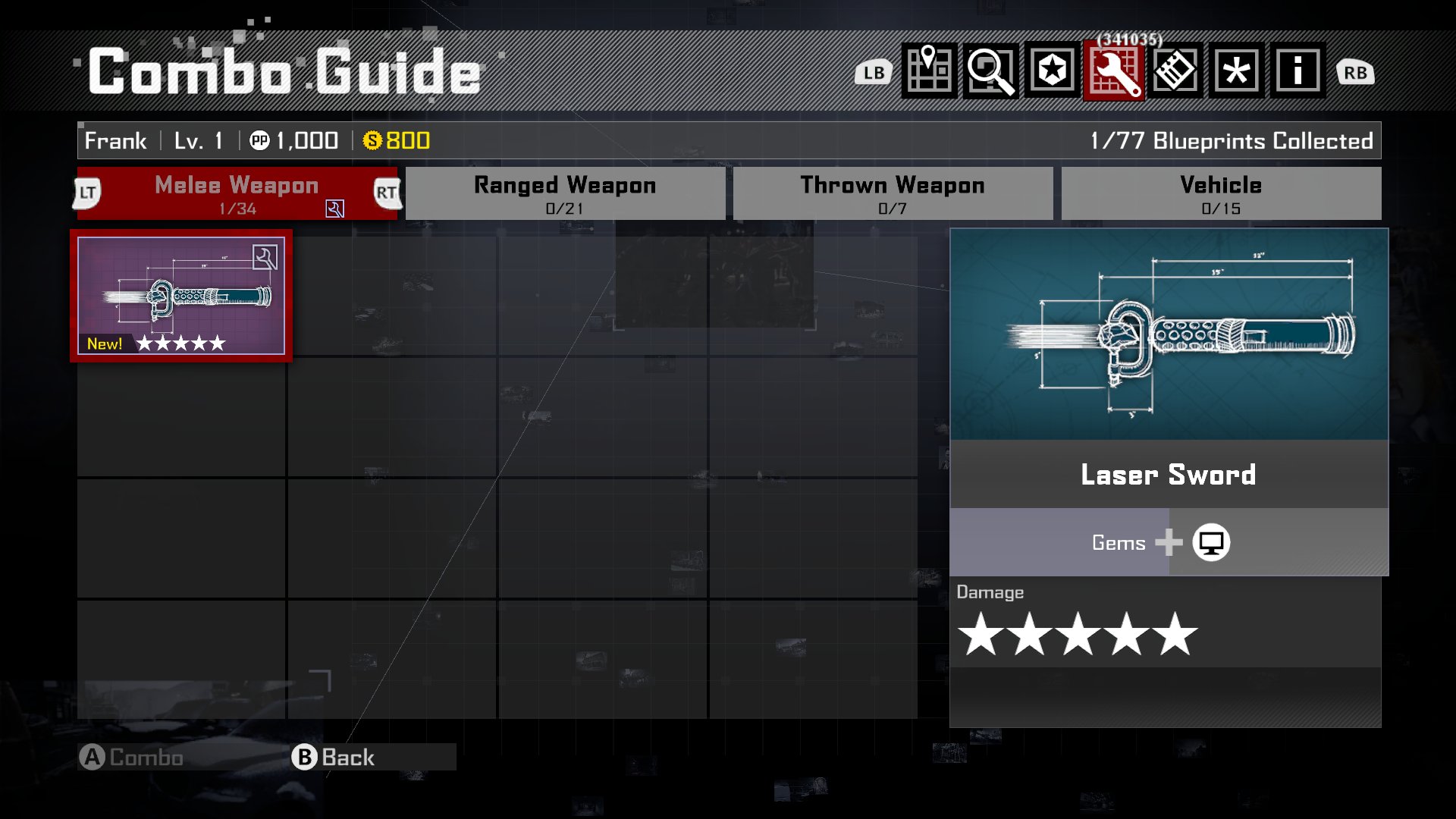
Task: Click the Laser Sword blueprint preview
Action: (x=1169, y=334)
